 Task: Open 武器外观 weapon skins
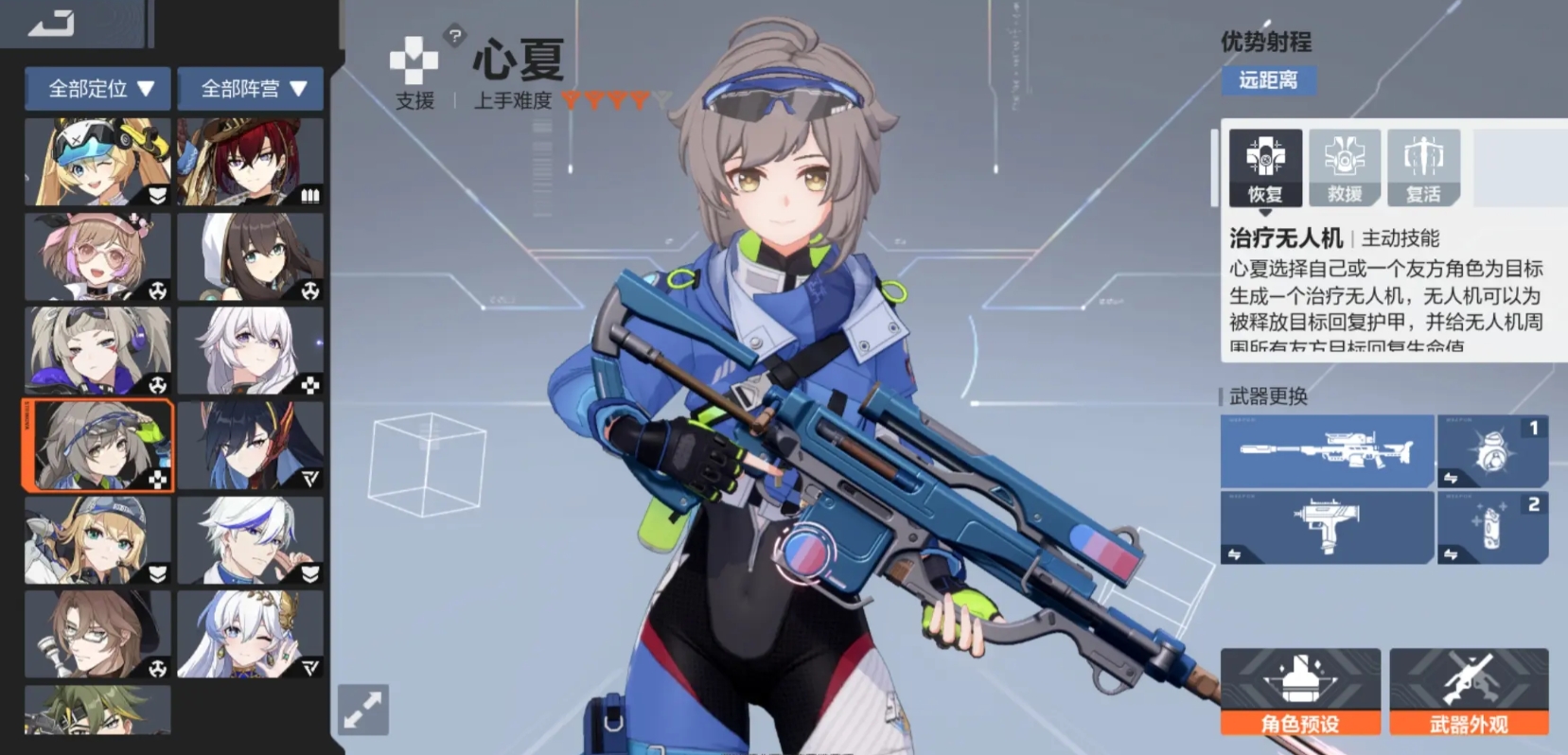coord(1469,692)
